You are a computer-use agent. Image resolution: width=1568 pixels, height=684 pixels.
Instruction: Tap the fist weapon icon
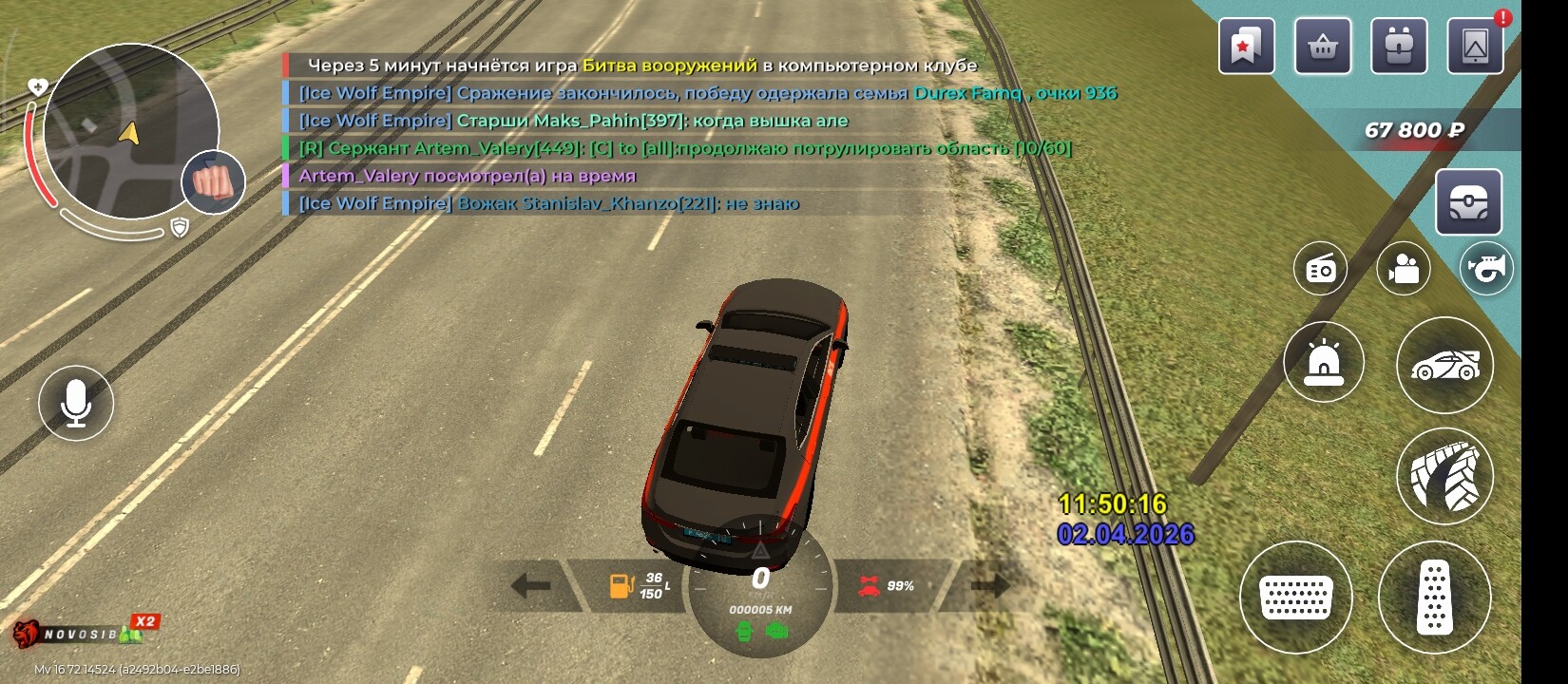tap(213, 181)
